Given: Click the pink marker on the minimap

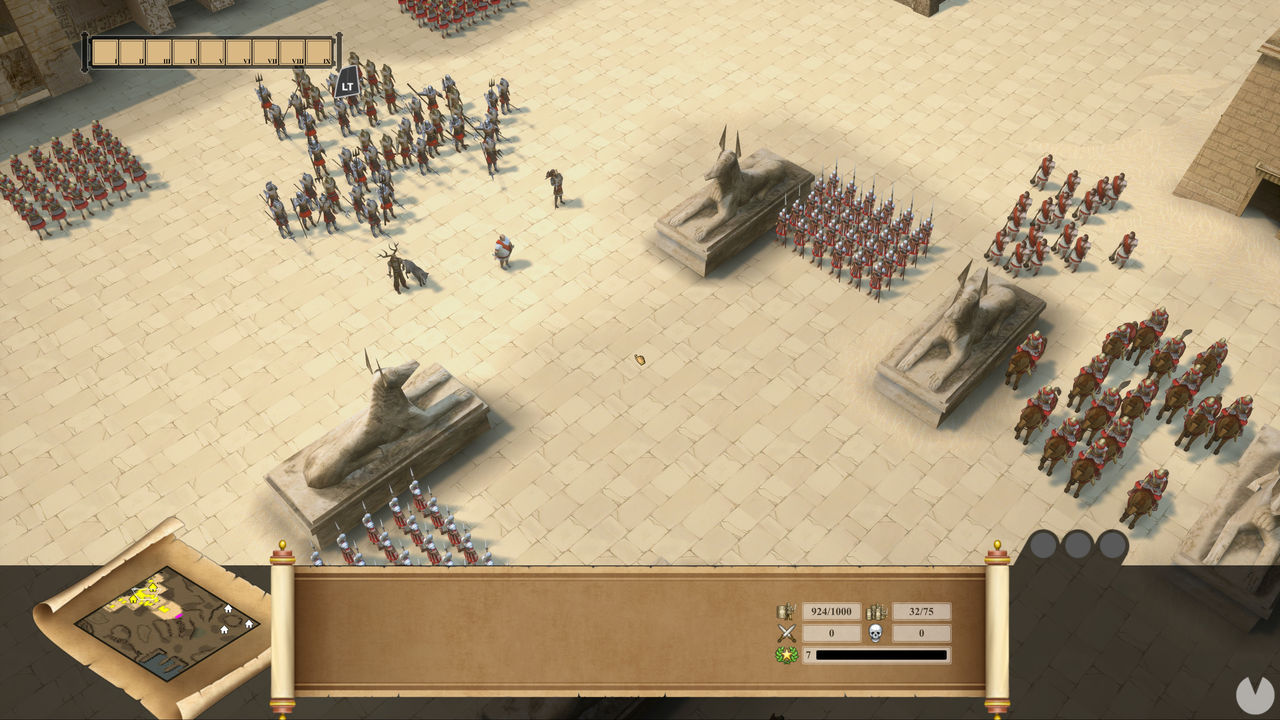Looking at the screenshot, I should click(178, 616).
